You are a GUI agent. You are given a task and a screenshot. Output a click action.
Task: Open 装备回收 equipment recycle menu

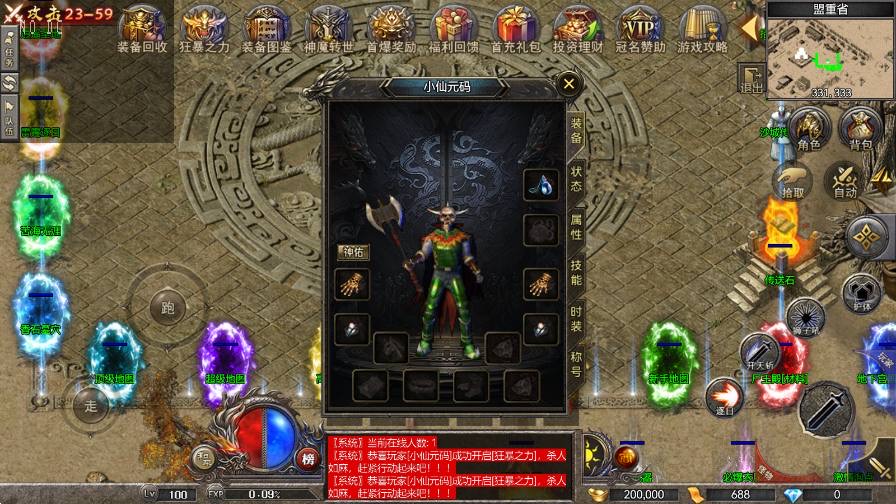coord(142,28)
